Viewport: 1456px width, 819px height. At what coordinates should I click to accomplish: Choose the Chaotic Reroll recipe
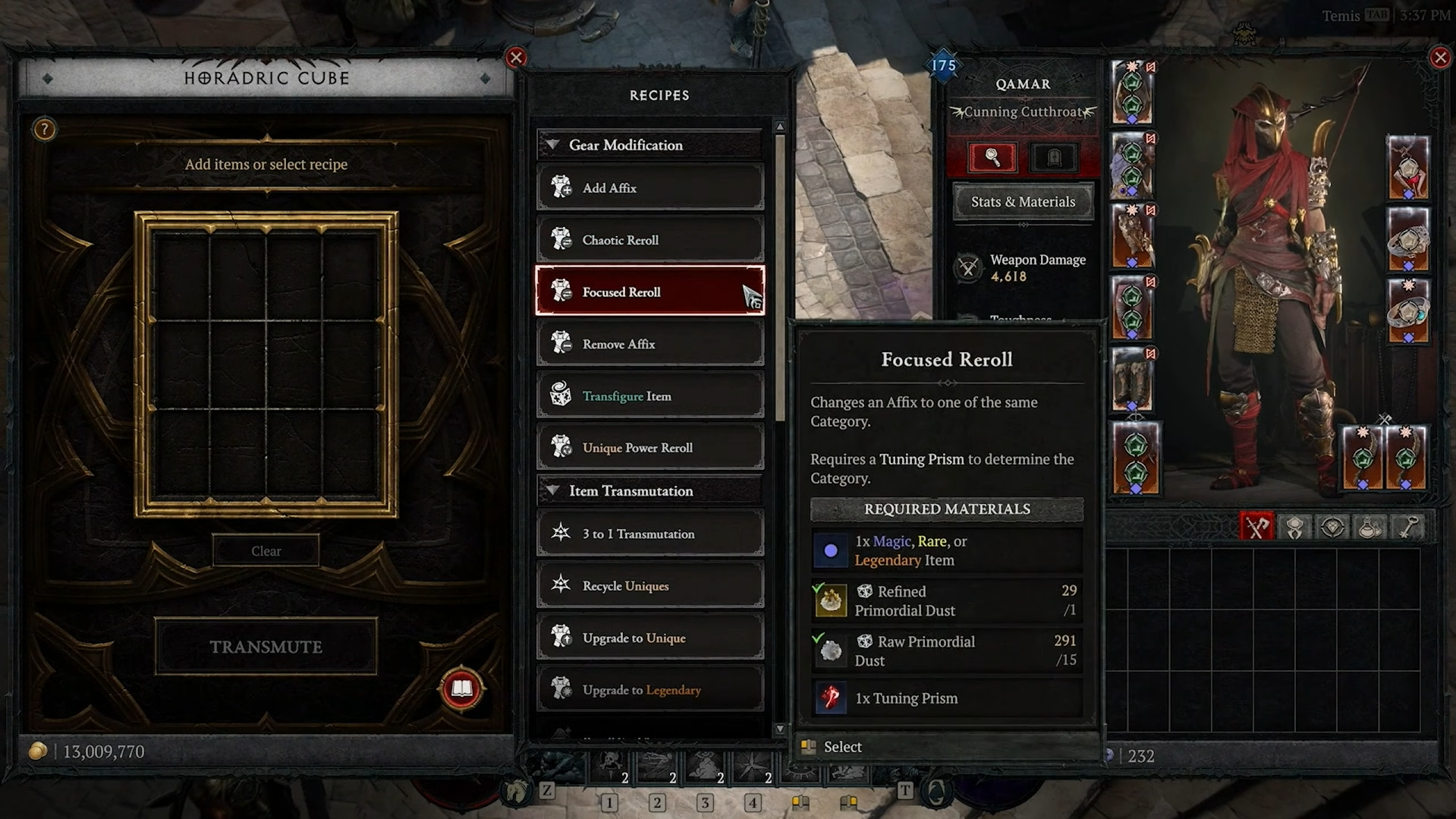pyautogui.click(x=649, y=240)
